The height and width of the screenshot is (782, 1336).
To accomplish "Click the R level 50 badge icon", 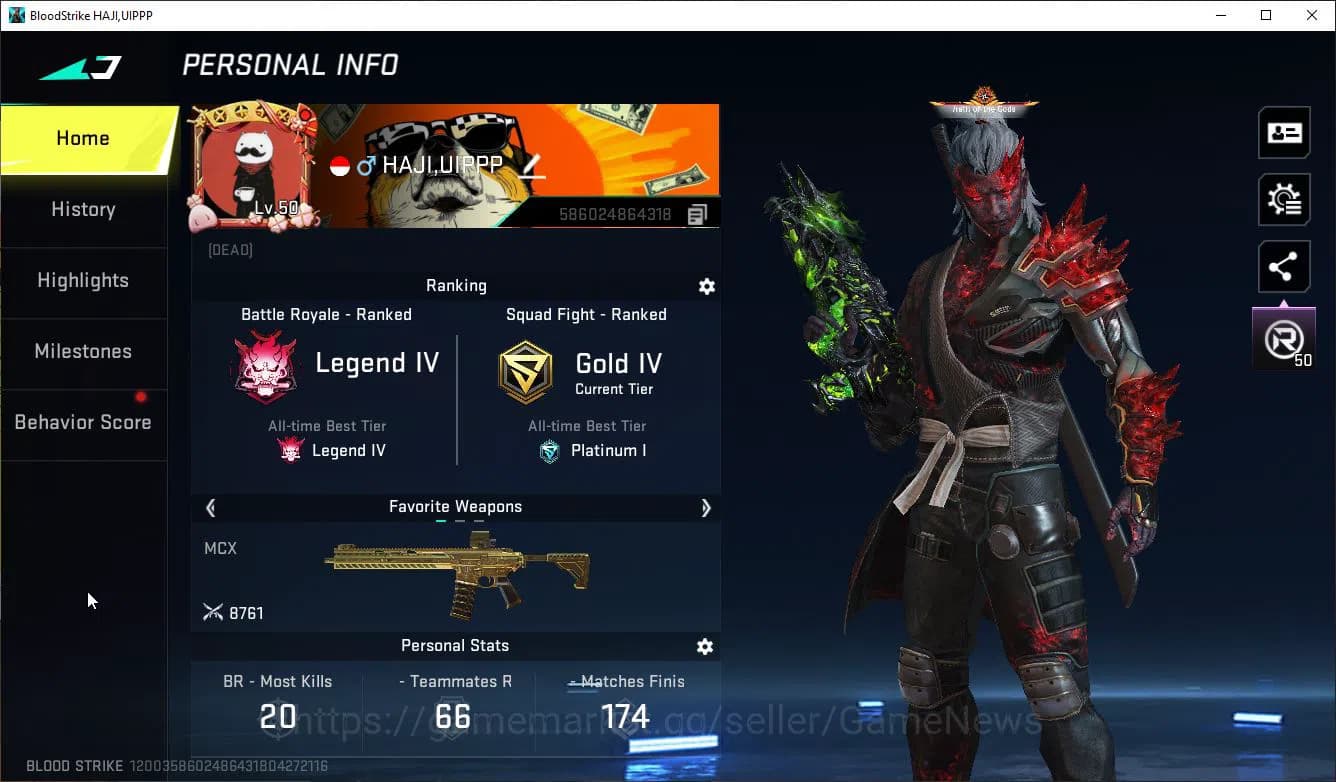I will 1284,338.
